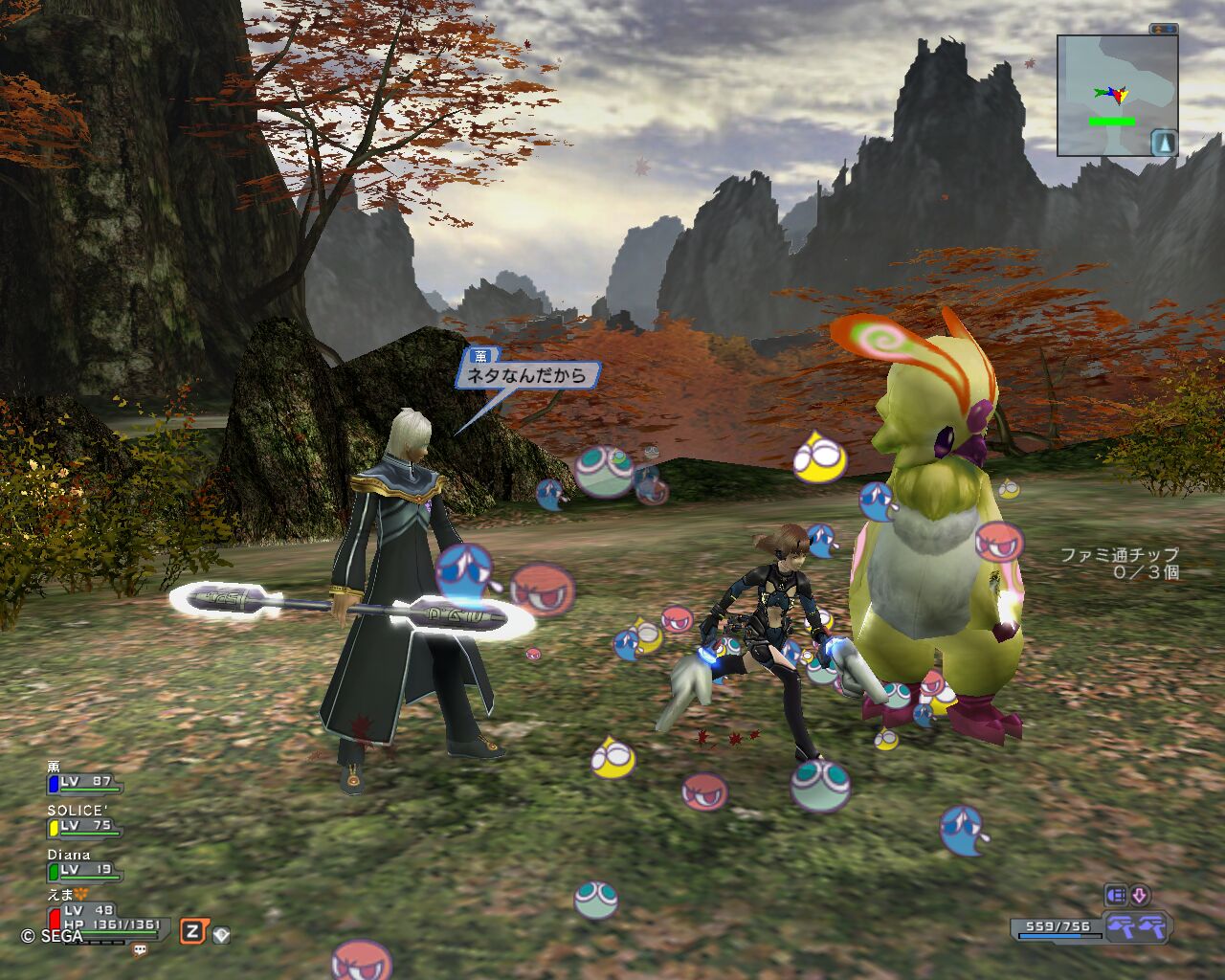This screenshot has width=1225, height=980.
Task: Click the ファミ通チップ objective tracker
Action: (x=1120, y=563)
